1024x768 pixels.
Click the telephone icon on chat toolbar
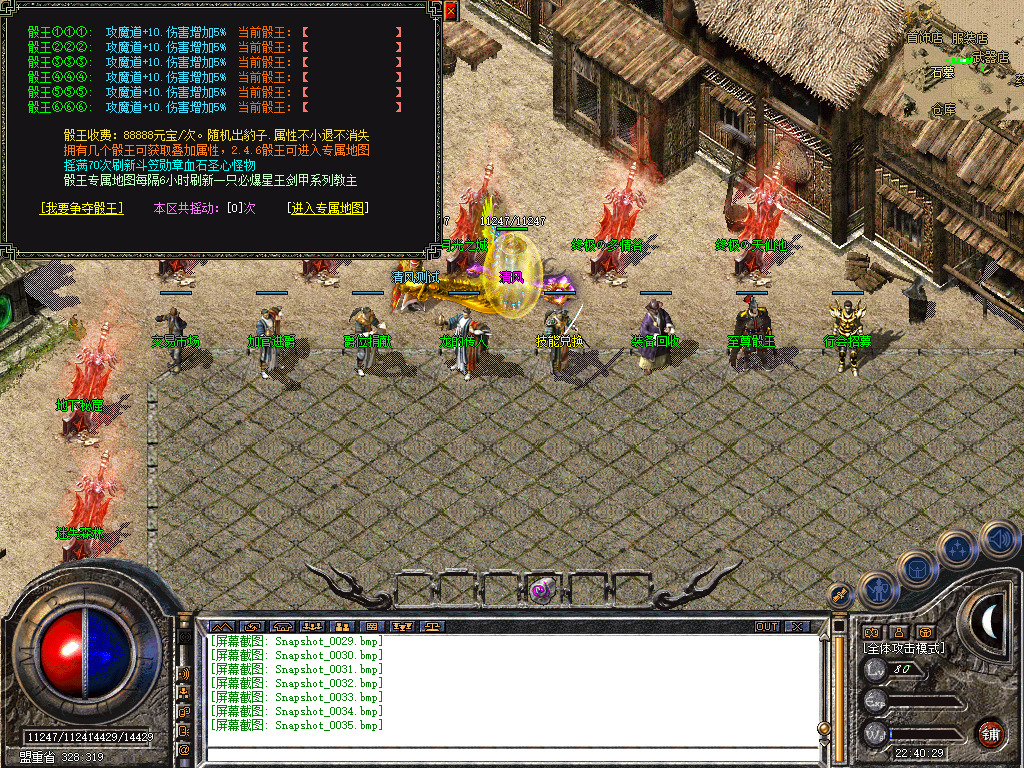281,627
